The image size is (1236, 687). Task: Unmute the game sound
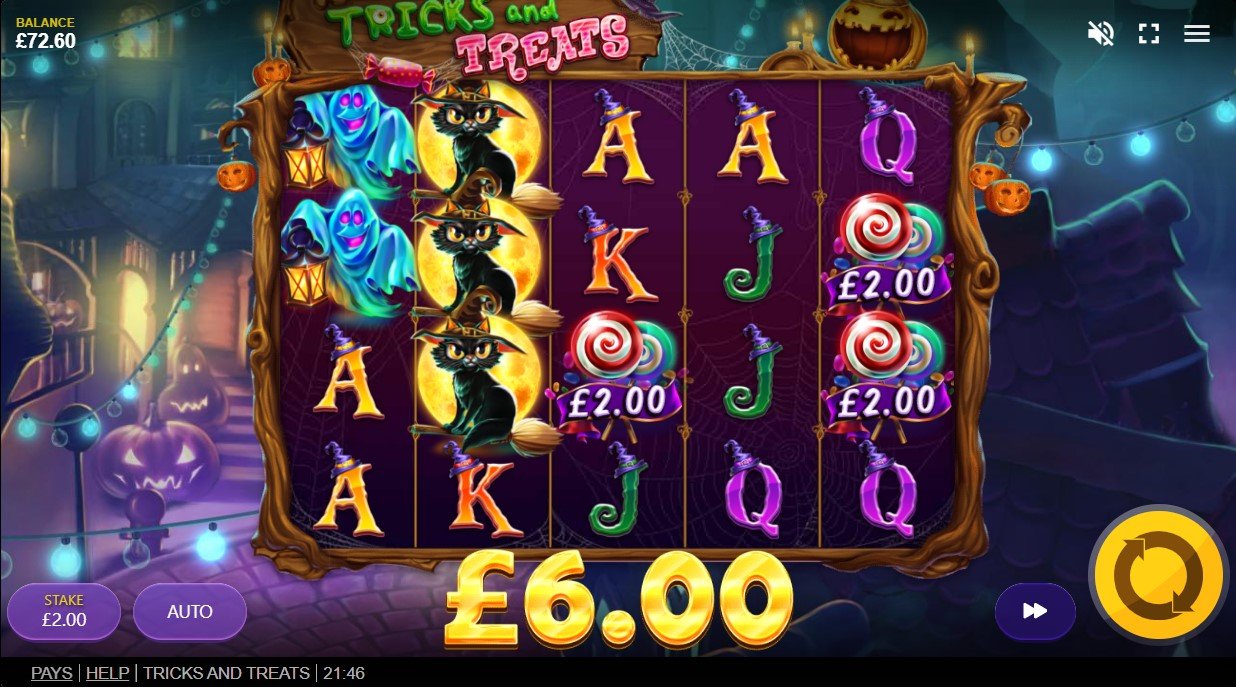point(1100,34)
